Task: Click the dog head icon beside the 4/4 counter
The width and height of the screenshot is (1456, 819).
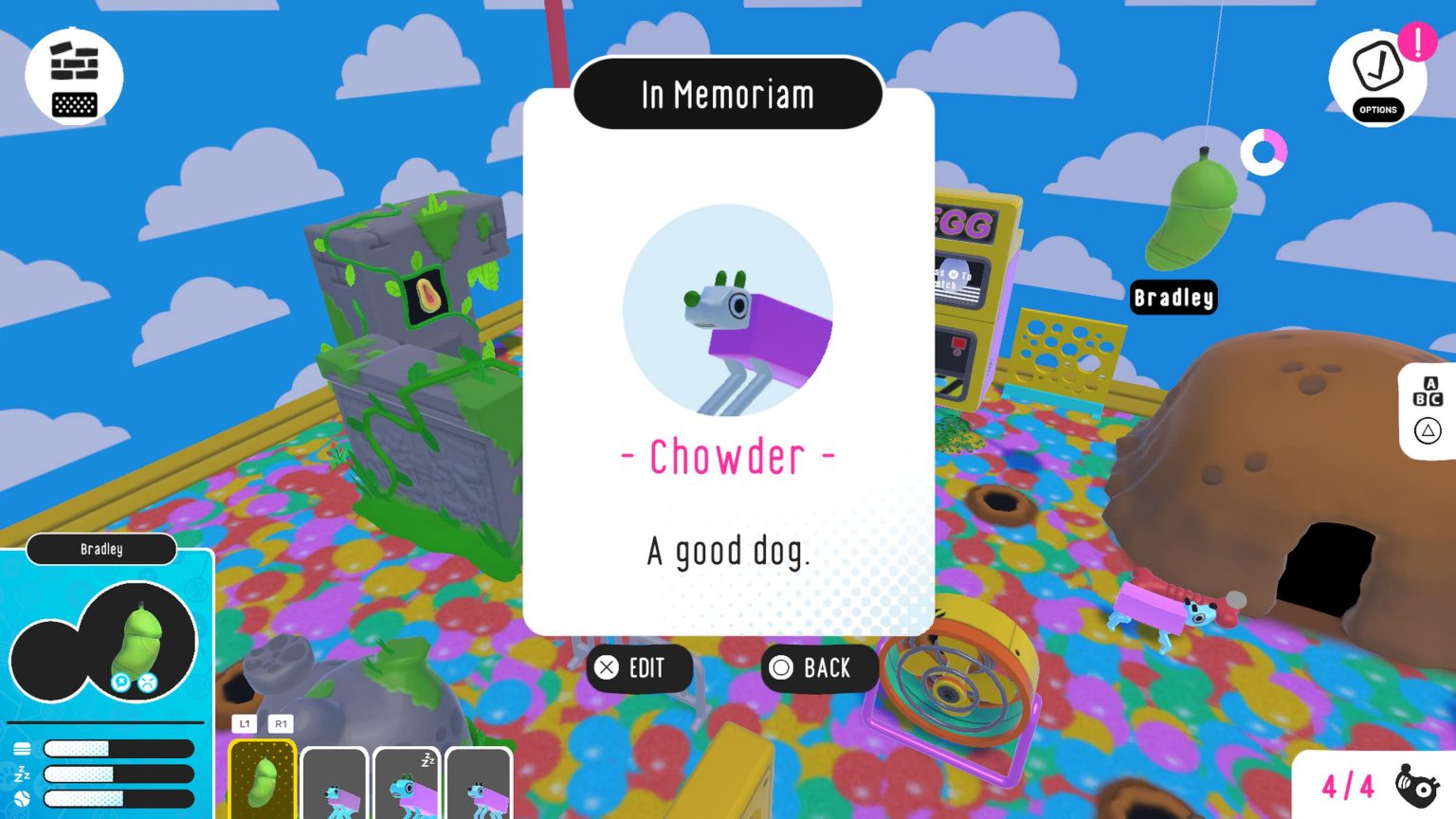Action: pos(1416,786)
